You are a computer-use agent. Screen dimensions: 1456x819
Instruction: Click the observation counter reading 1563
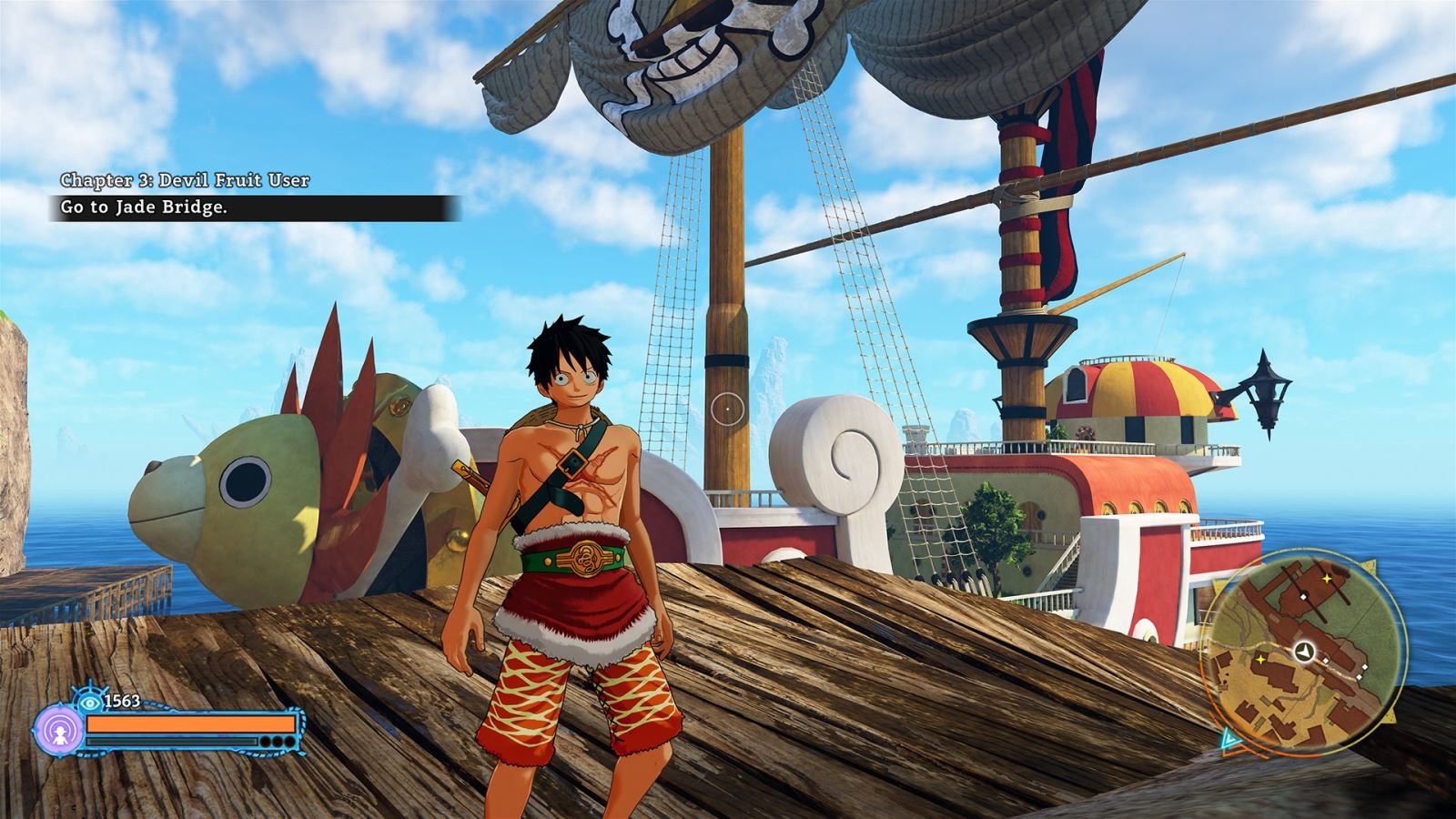pyautogui.click(x=121, y=701)
